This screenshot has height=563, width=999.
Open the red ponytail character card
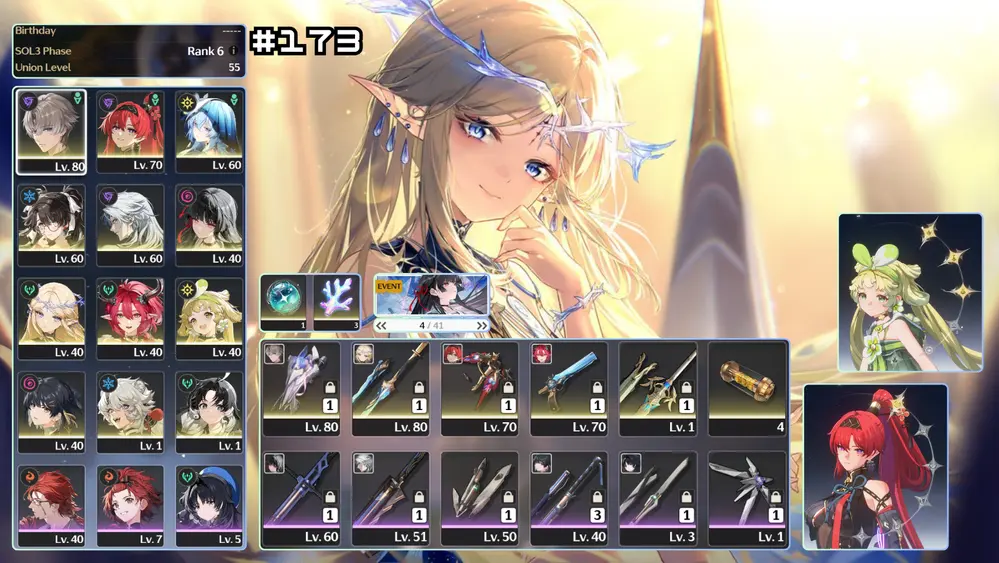875,465
